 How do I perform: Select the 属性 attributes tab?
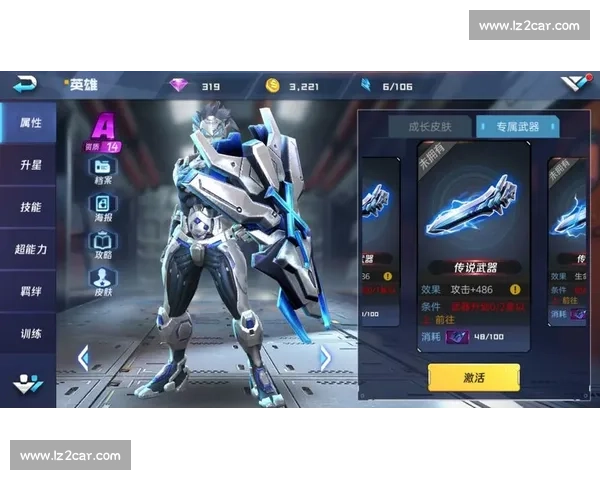coord(29,123)
